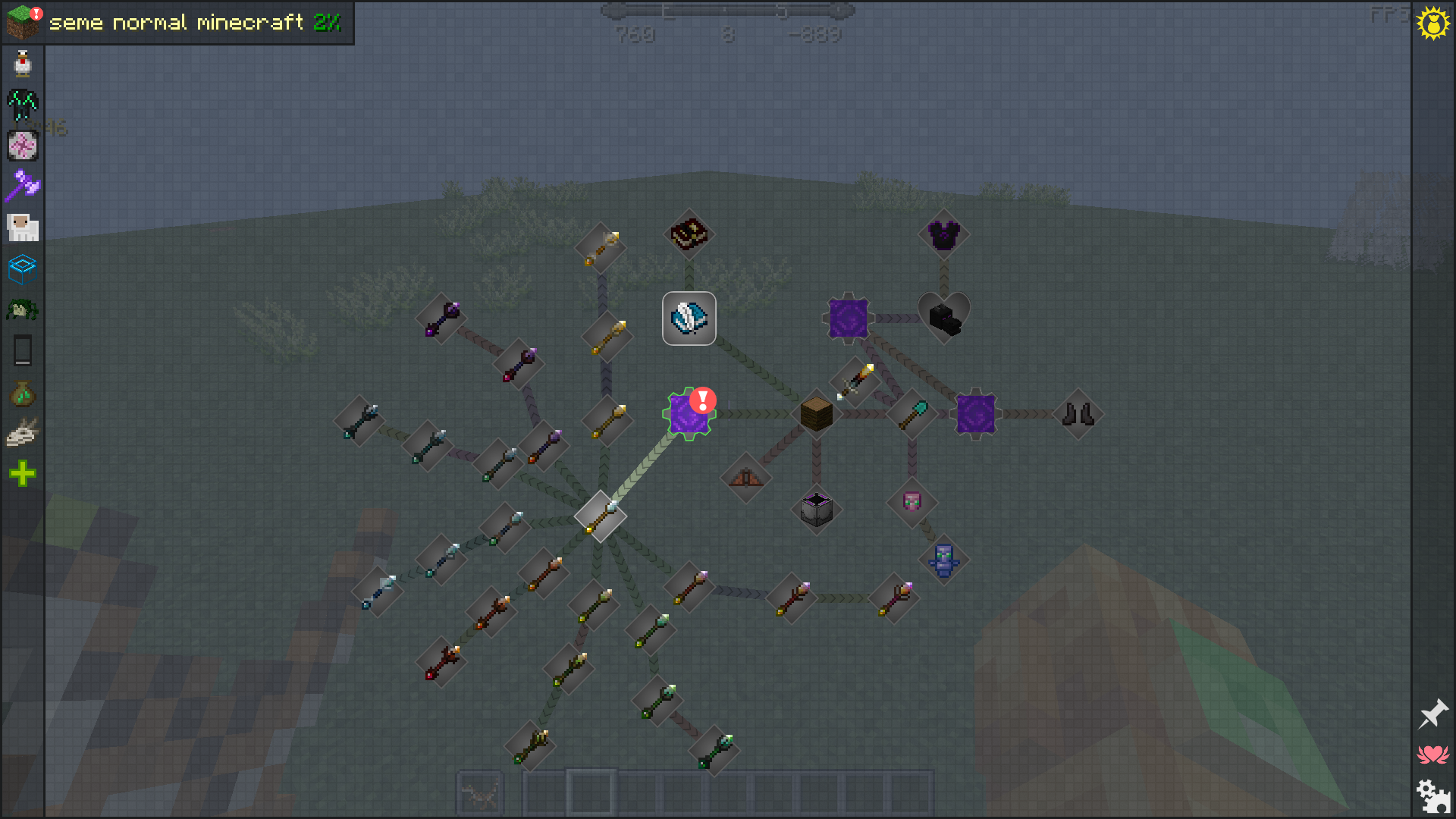Select the spider eye item in the hotbar
The width and height of the screenshot is (1456, 819).
479,793
